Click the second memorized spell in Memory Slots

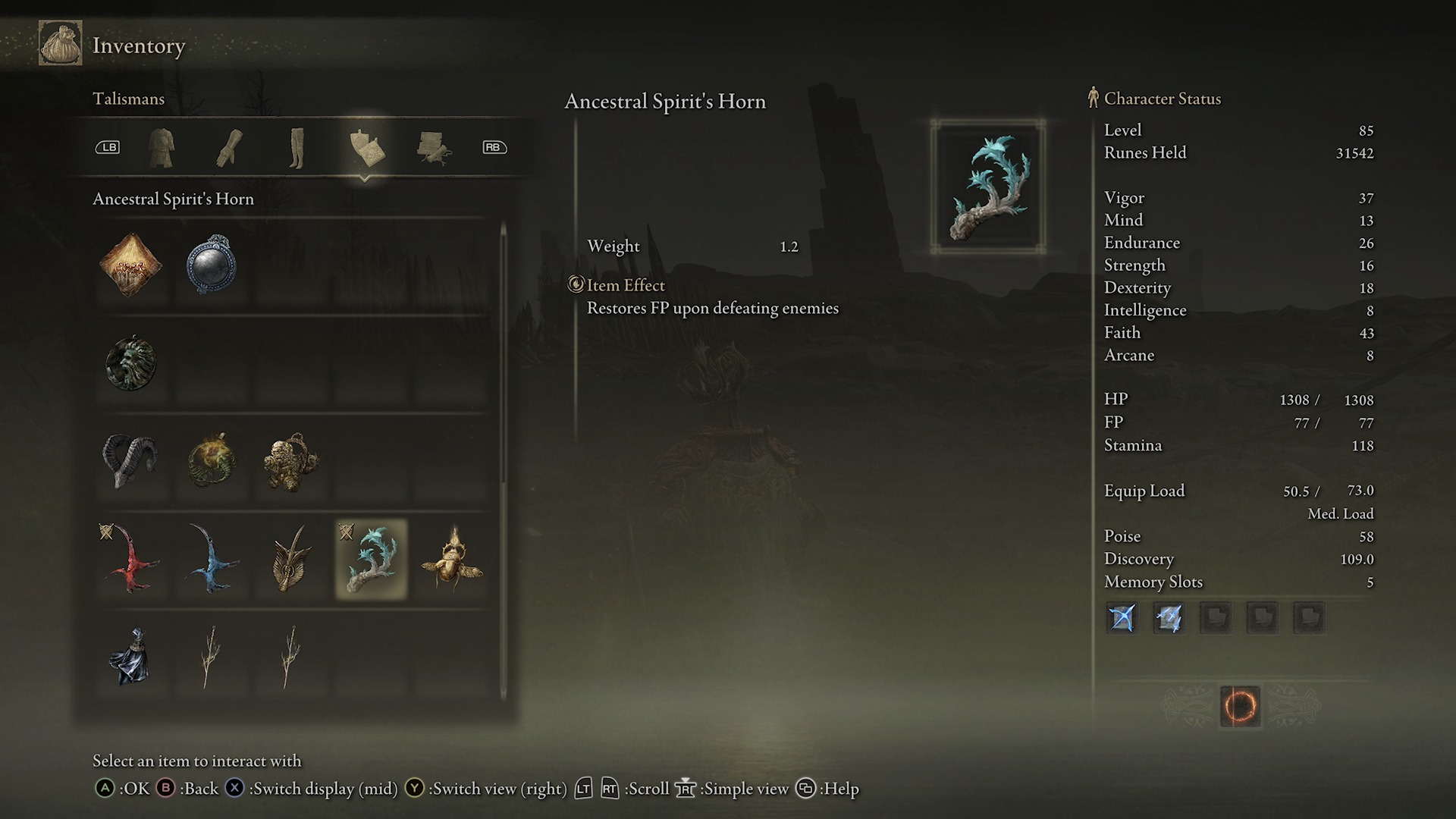1169,618
